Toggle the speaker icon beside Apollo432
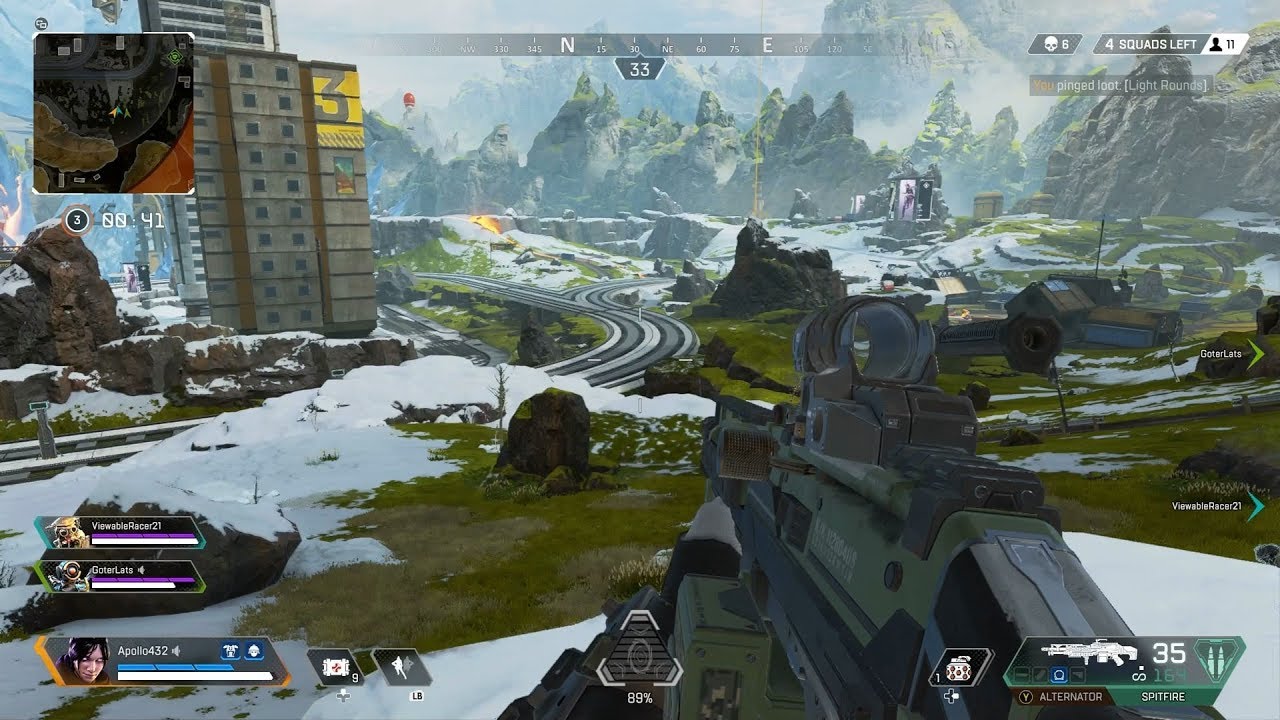1280x720 pixels. [x=175, y=650]
